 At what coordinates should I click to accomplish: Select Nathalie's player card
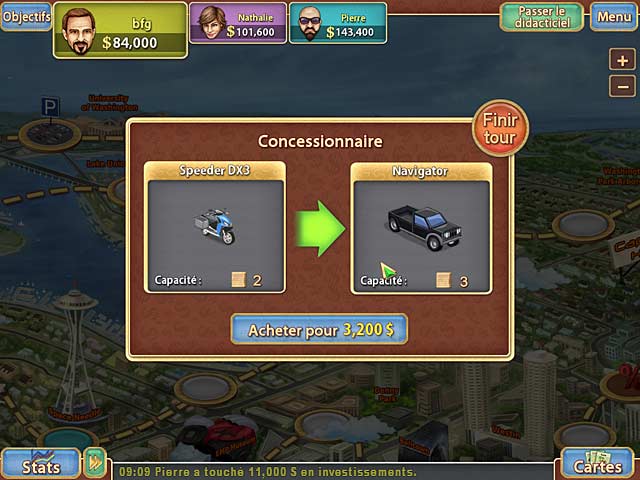(x=238, y=23)
